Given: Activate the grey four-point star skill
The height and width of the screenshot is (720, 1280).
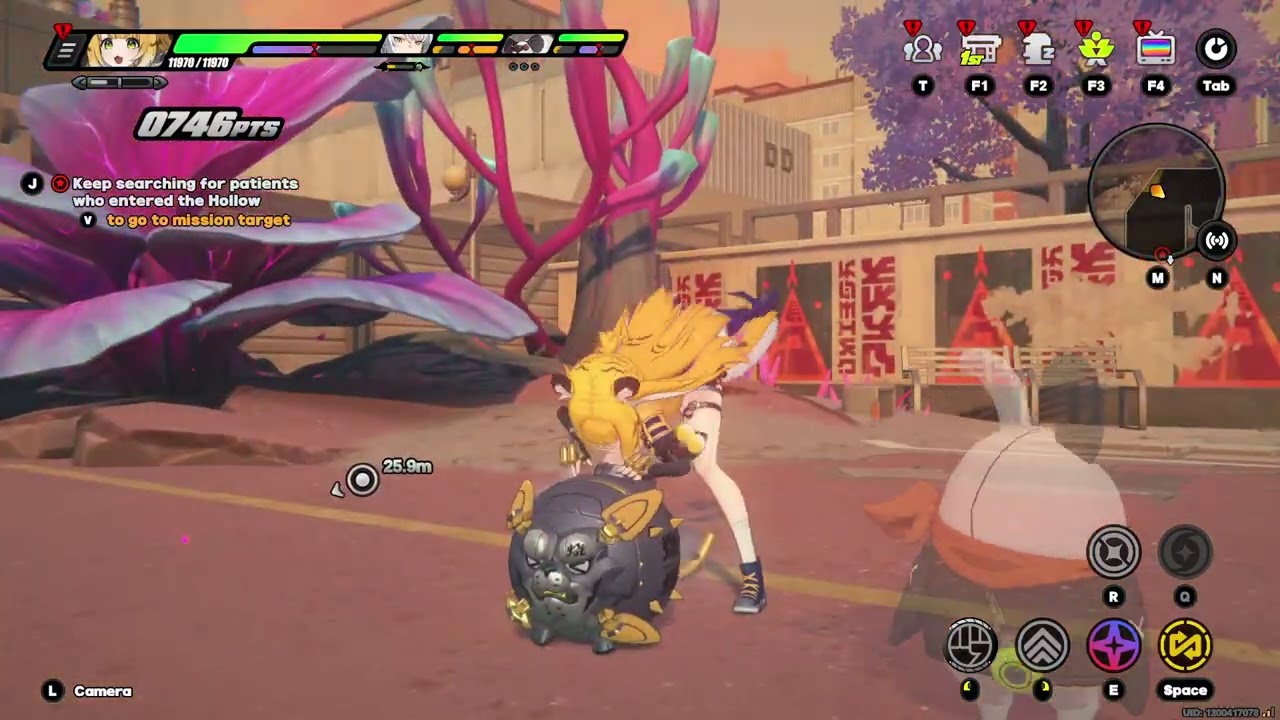Looking at the screenshot, I should 1113,551.
